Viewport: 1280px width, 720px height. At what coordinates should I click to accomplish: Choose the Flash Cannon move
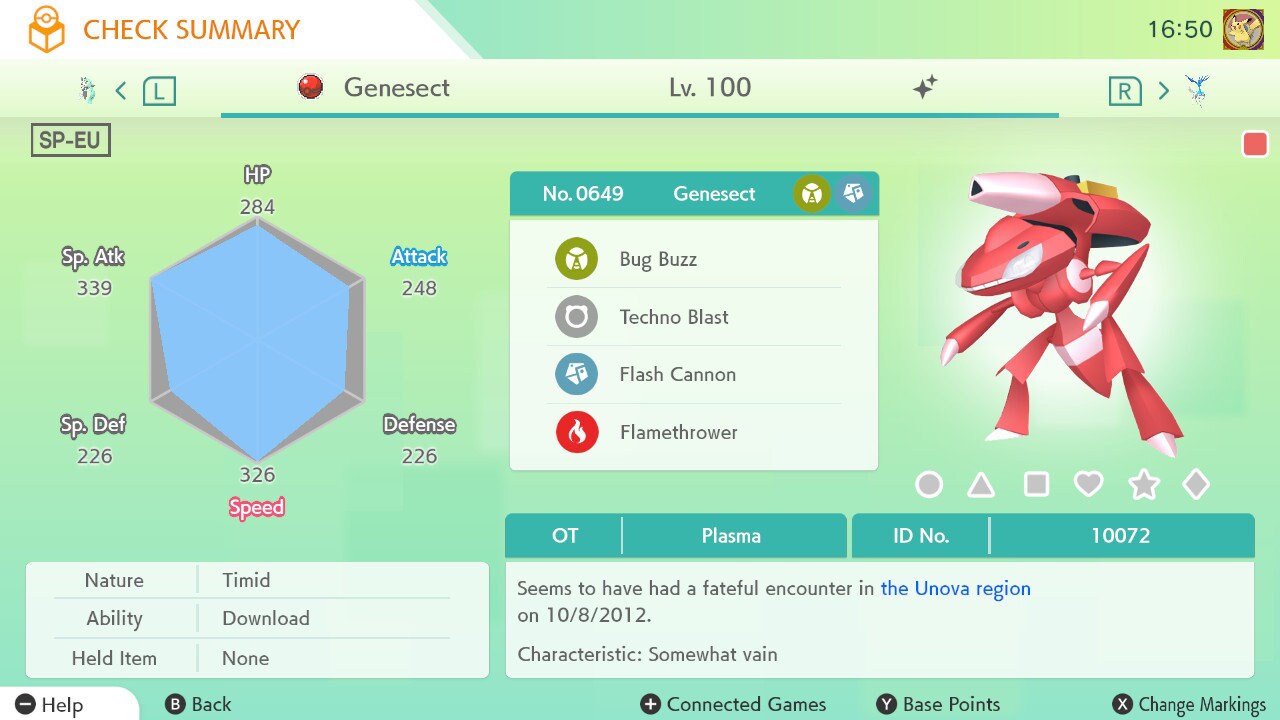pos(677,374)
